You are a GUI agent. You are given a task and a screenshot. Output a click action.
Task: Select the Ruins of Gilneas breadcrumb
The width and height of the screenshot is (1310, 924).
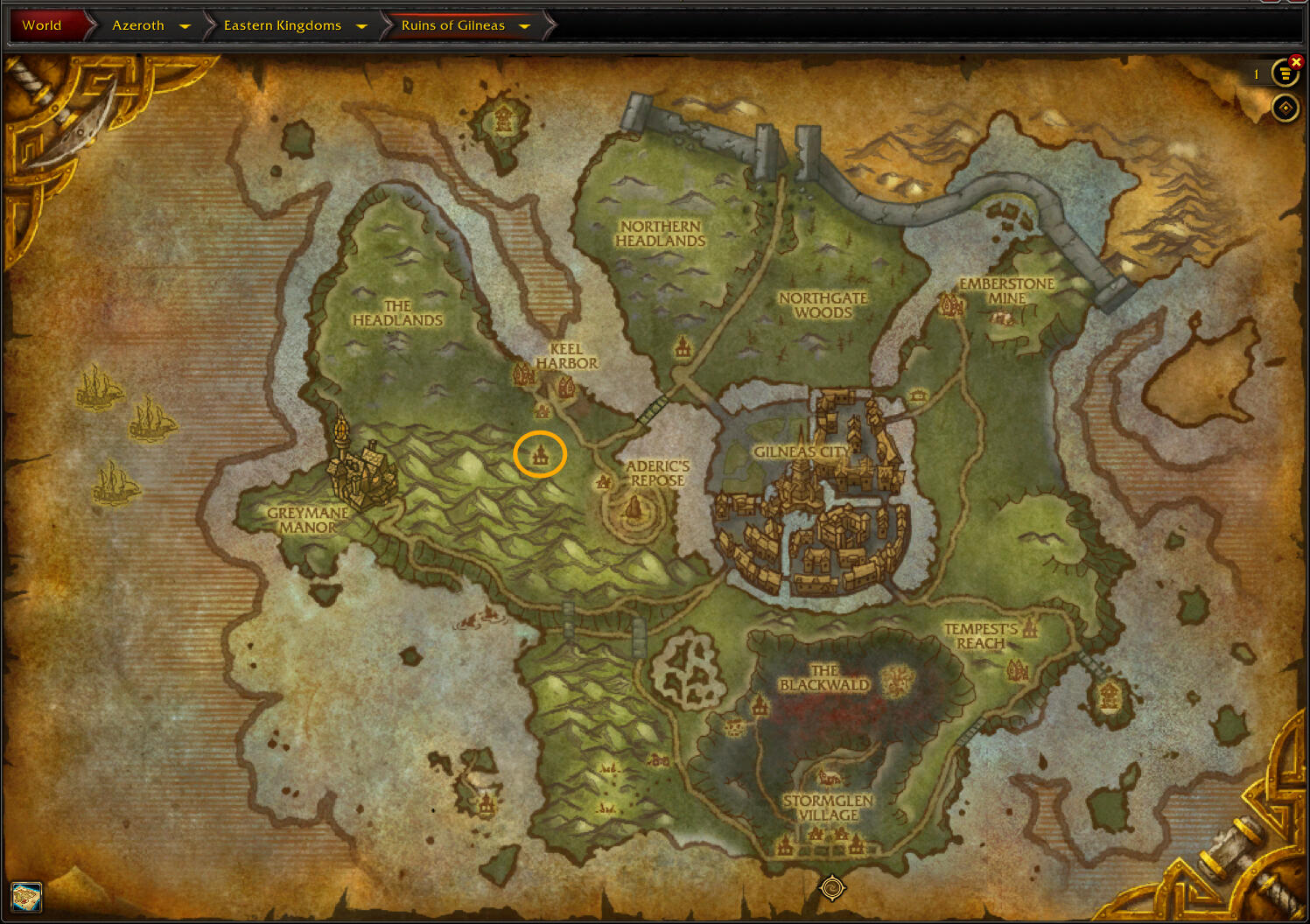pos(452,25)
